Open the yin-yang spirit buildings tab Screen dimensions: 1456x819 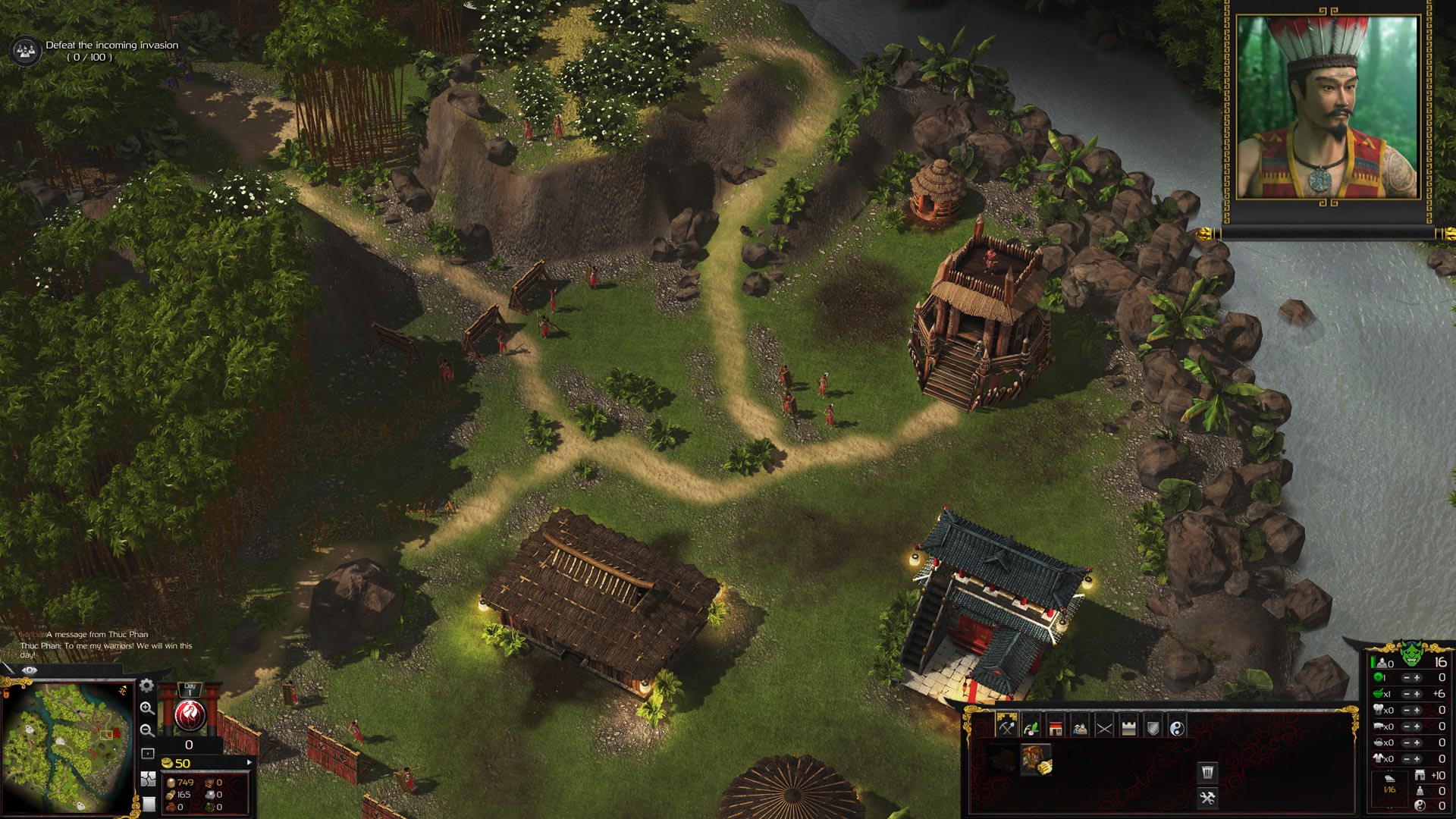pos(1177,728)
